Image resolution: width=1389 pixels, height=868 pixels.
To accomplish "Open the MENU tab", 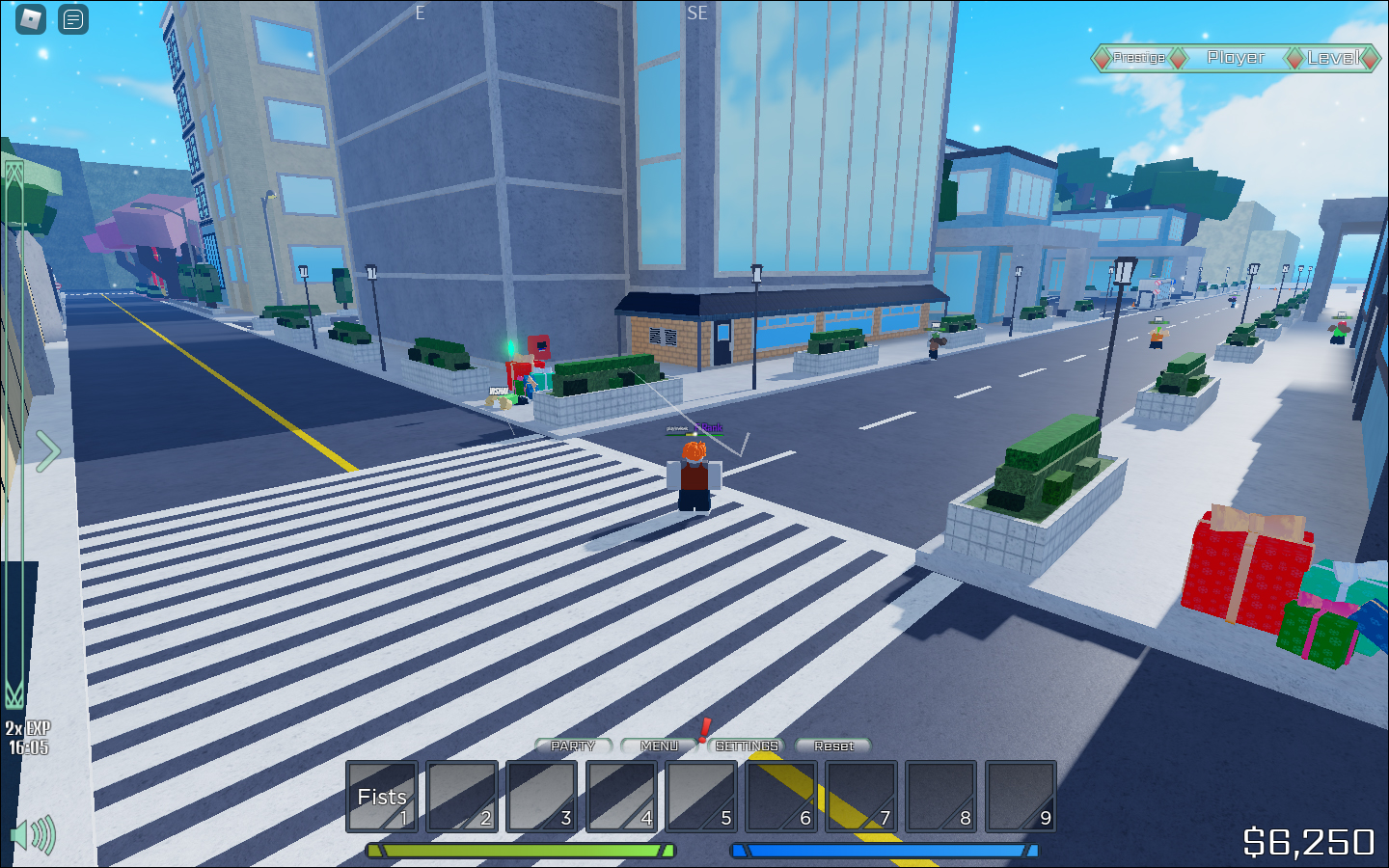I will (660, 746).
